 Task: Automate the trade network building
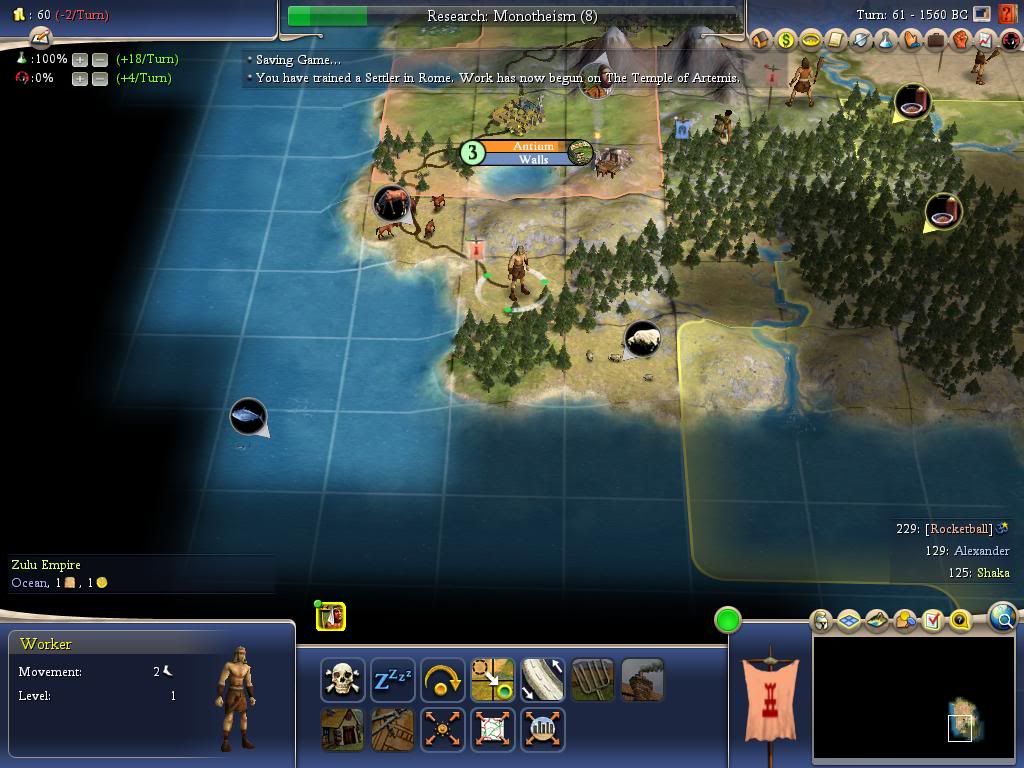point(493,729)
